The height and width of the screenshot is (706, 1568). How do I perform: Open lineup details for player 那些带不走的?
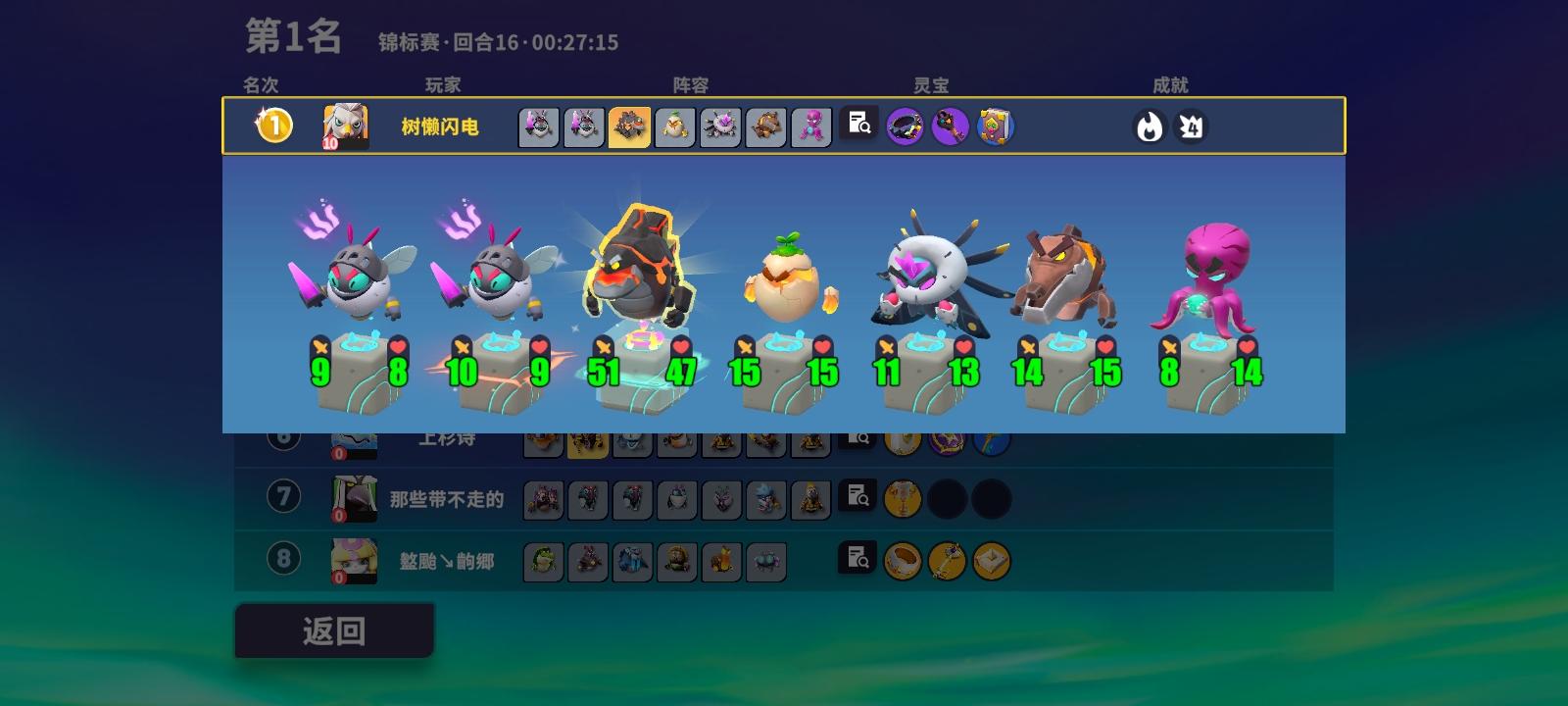click(x=857, y=498)
